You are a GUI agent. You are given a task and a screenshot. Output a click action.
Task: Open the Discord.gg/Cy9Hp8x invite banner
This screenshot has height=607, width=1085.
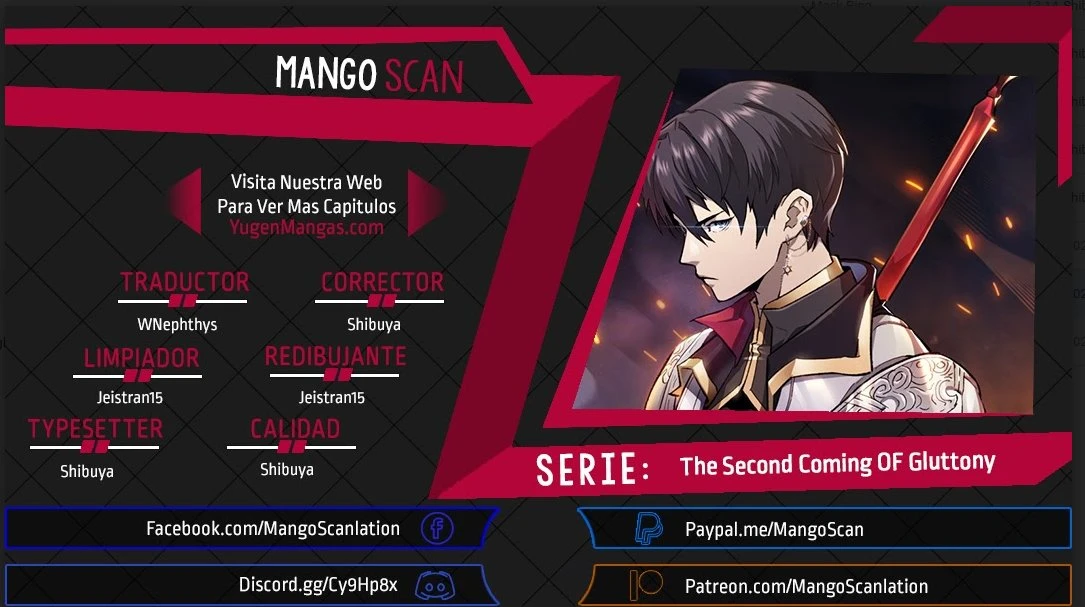click(x=318, y=585)
